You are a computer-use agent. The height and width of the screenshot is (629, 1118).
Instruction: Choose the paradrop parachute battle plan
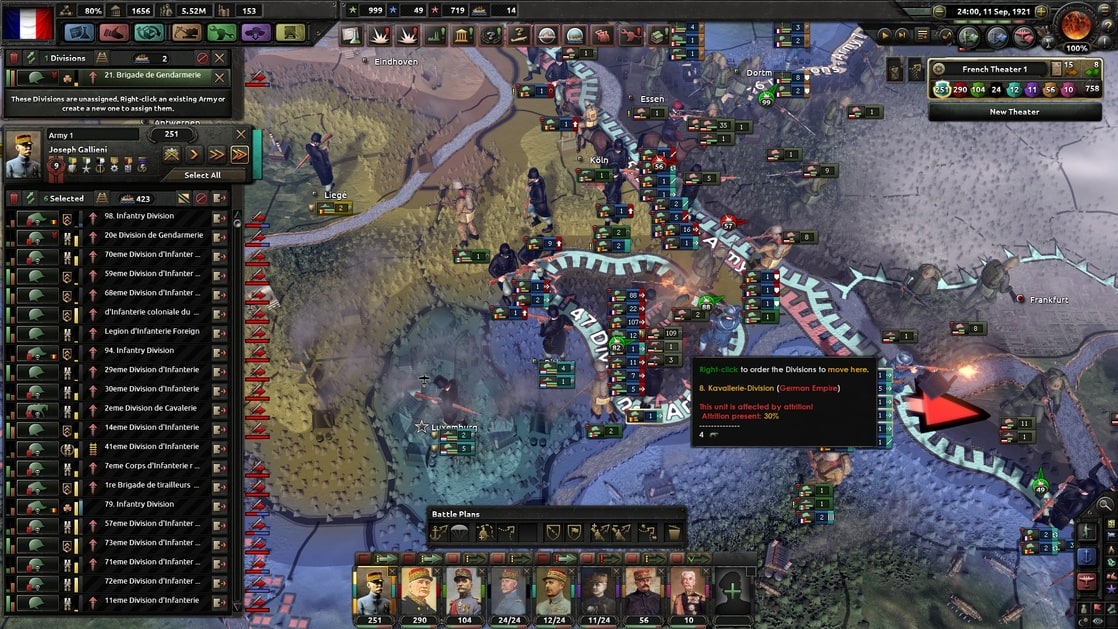(x=461, y=533)
